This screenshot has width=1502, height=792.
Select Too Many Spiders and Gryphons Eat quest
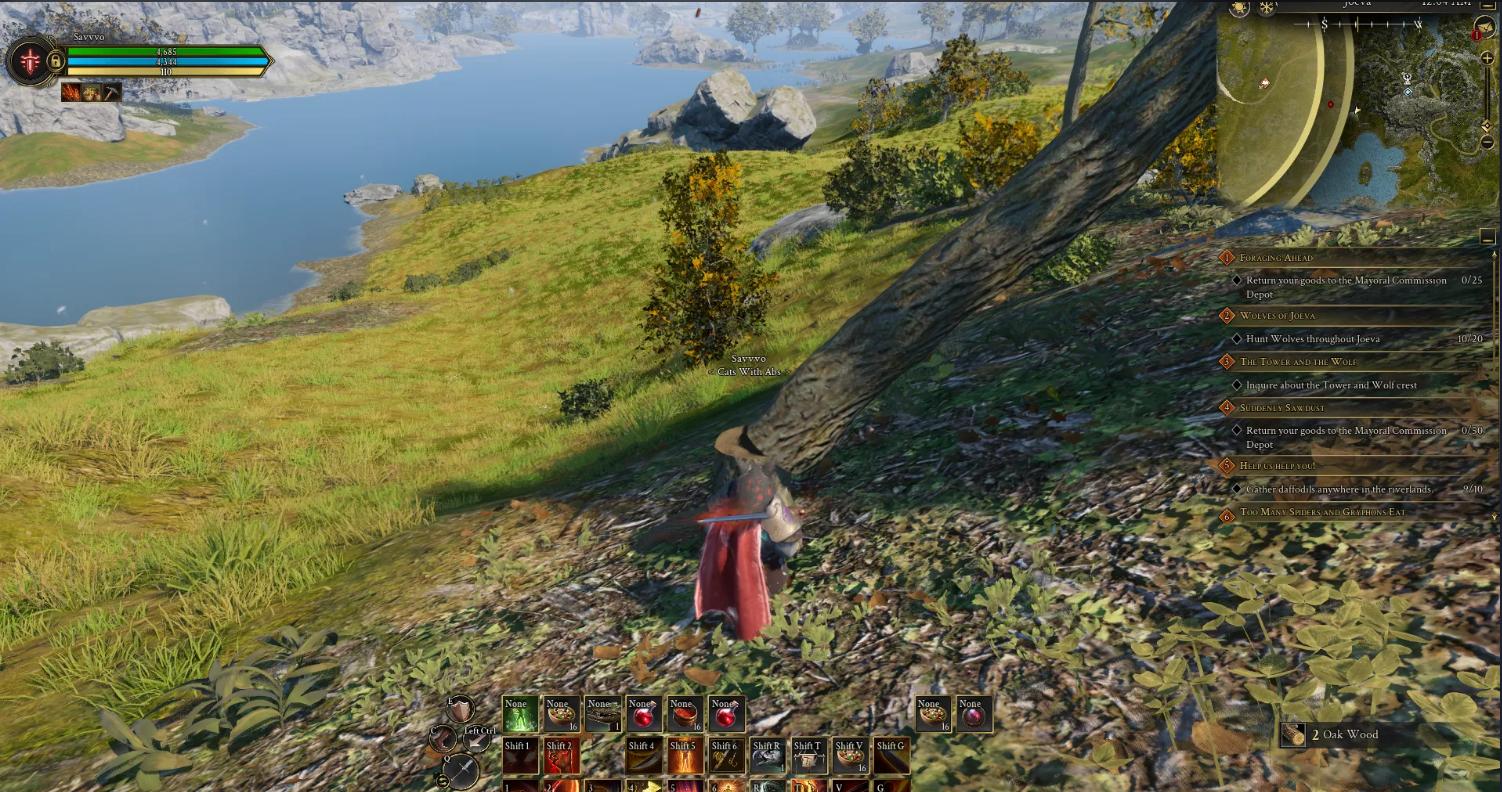(1322, 513)
